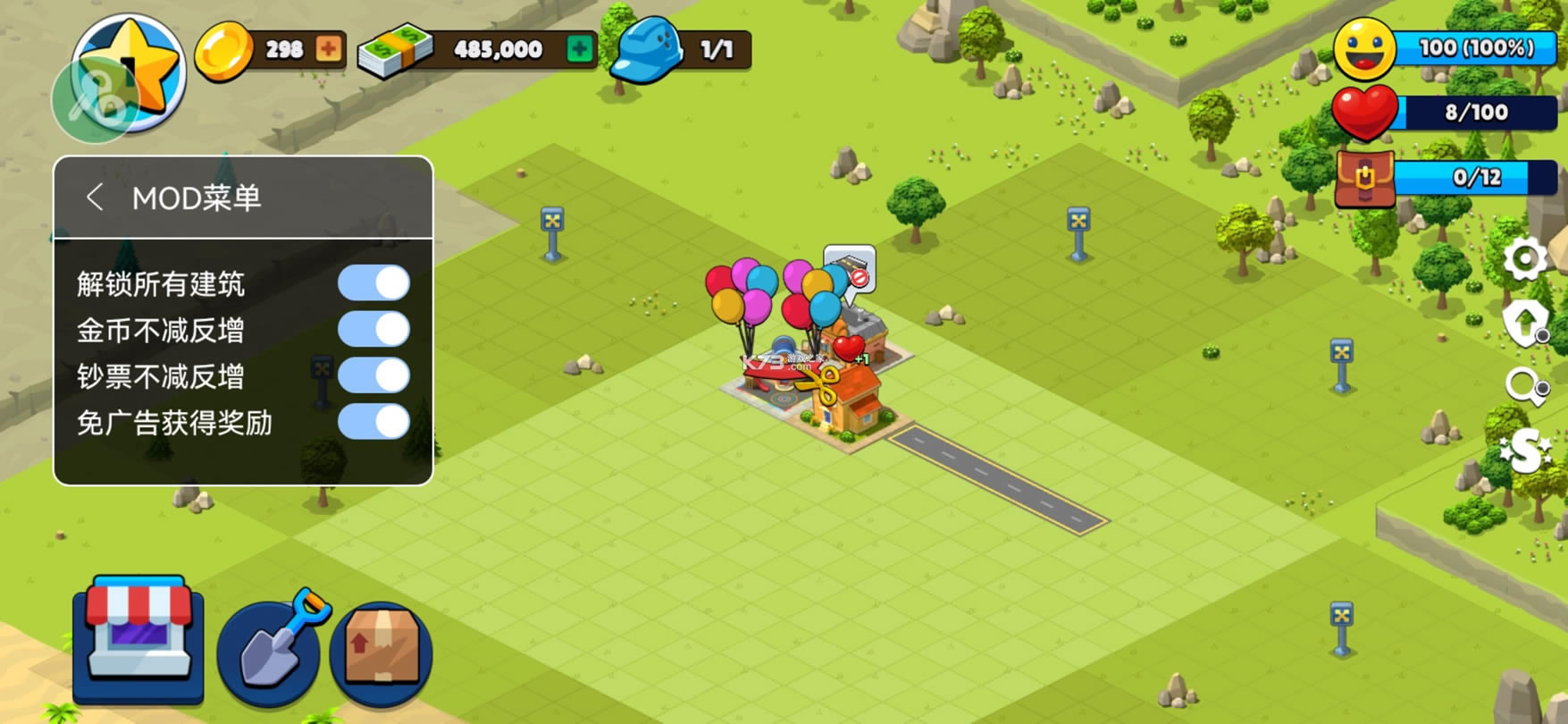
Task: Click the magnifying glass search icon
Action: click(x=1524, y=387)
